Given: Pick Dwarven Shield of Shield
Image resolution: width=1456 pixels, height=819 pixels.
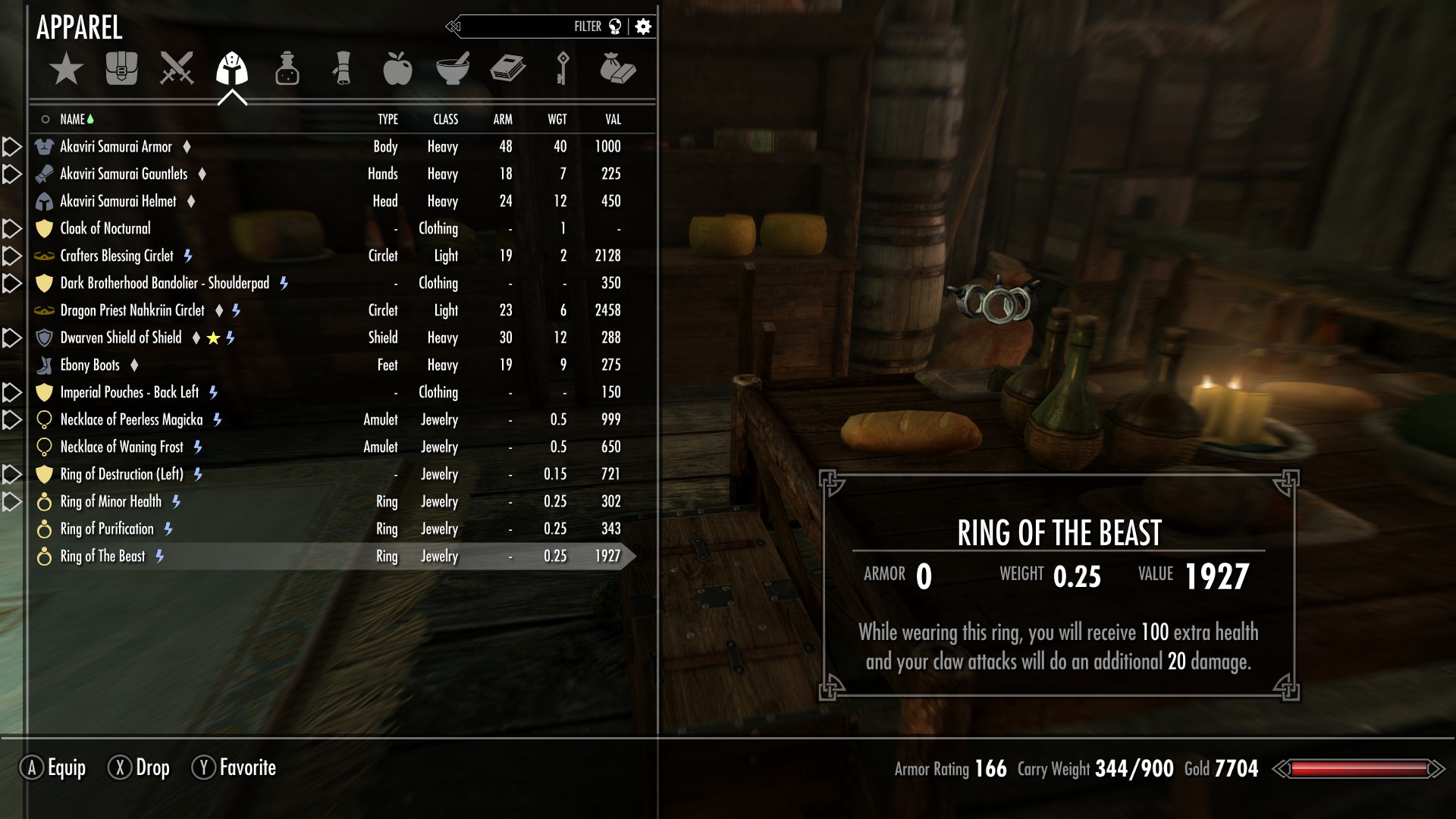Looking at the screenshot, I should pyautogui.click(x=121, y=337).
